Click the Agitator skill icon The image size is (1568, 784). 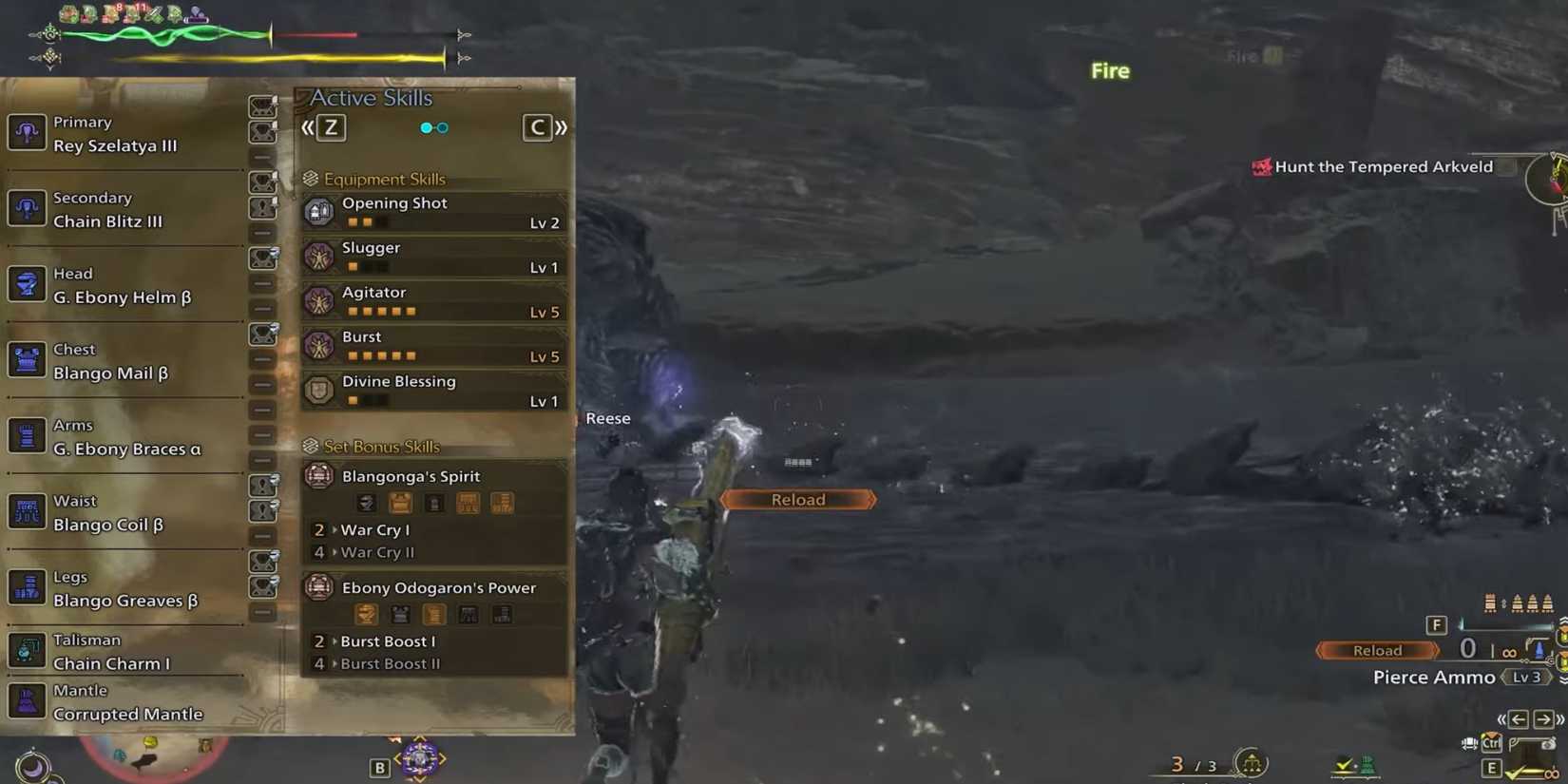point(318,300)
